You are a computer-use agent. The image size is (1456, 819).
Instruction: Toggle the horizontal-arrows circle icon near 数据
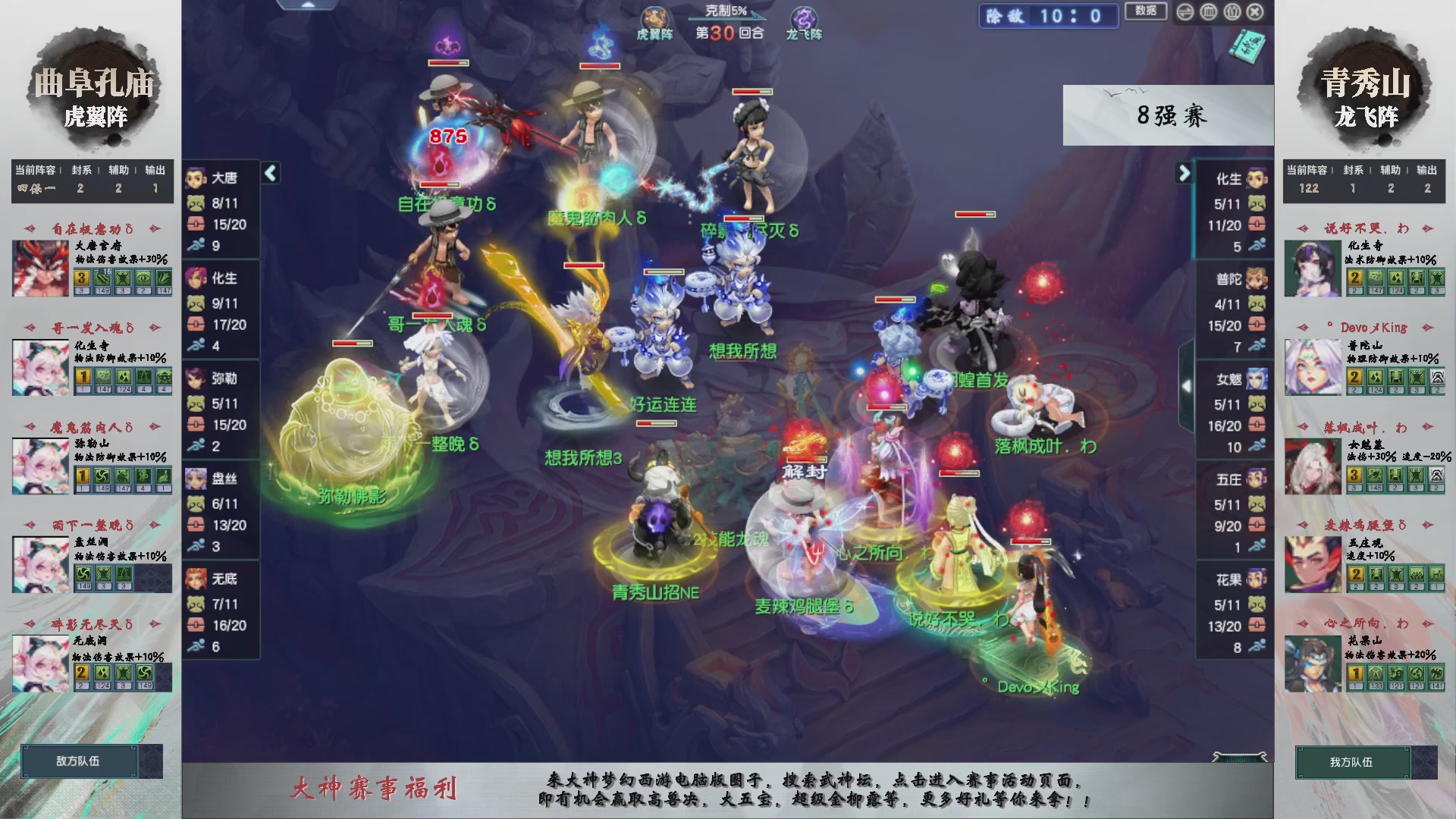[1185, 11]
